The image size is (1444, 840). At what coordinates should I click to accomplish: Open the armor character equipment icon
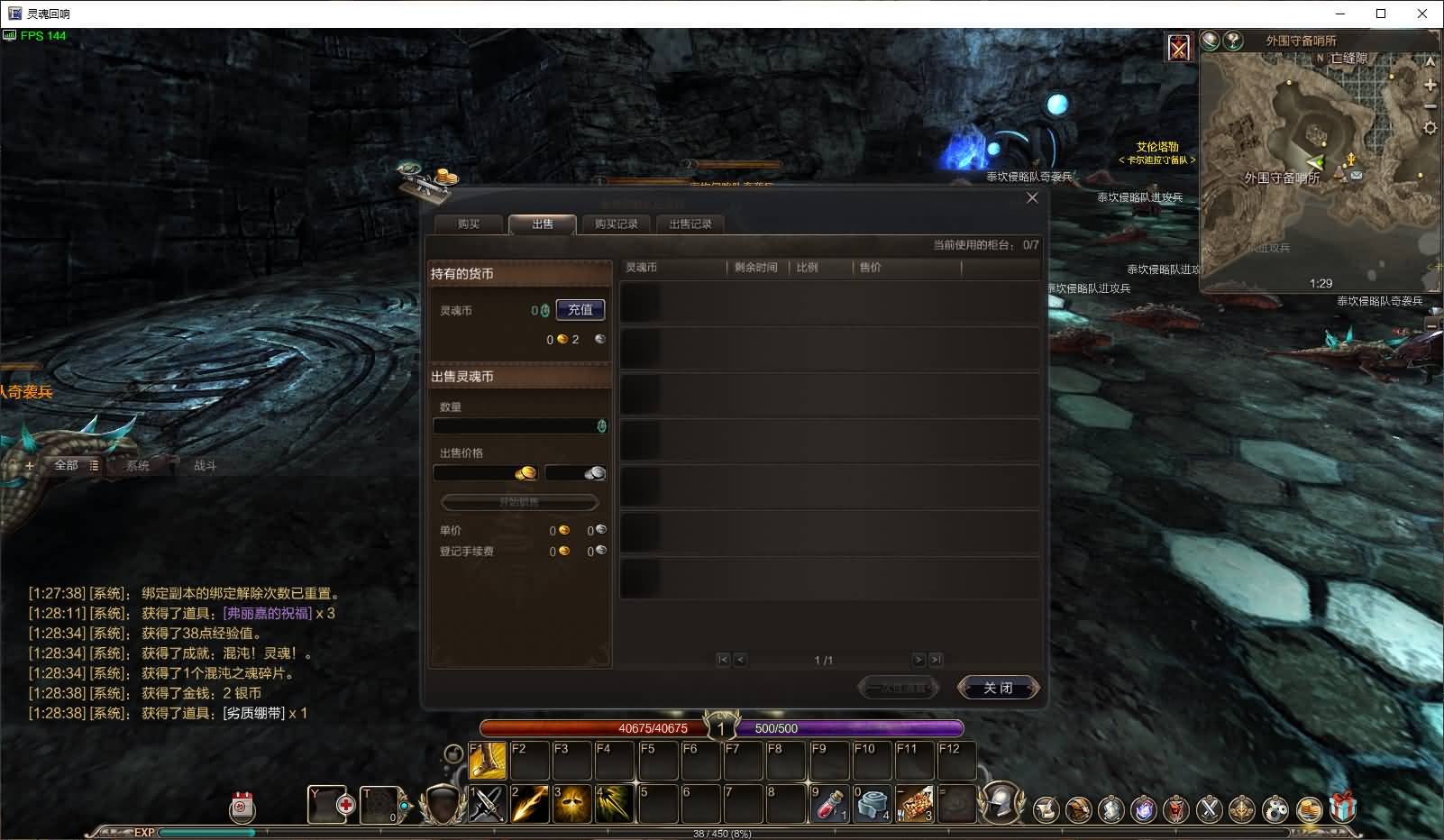click(1110, 808)
